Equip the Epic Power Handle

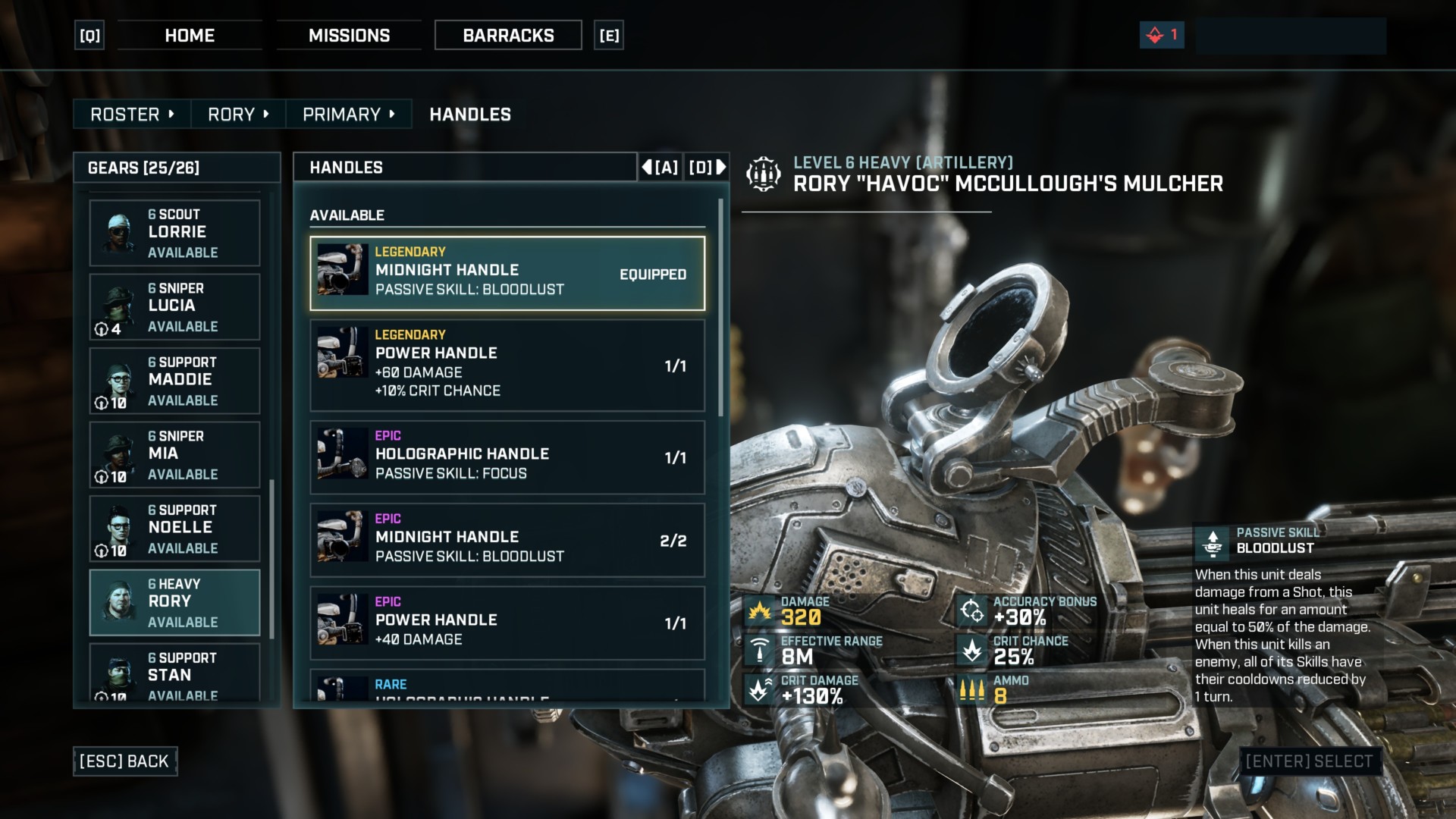point(507,623)
